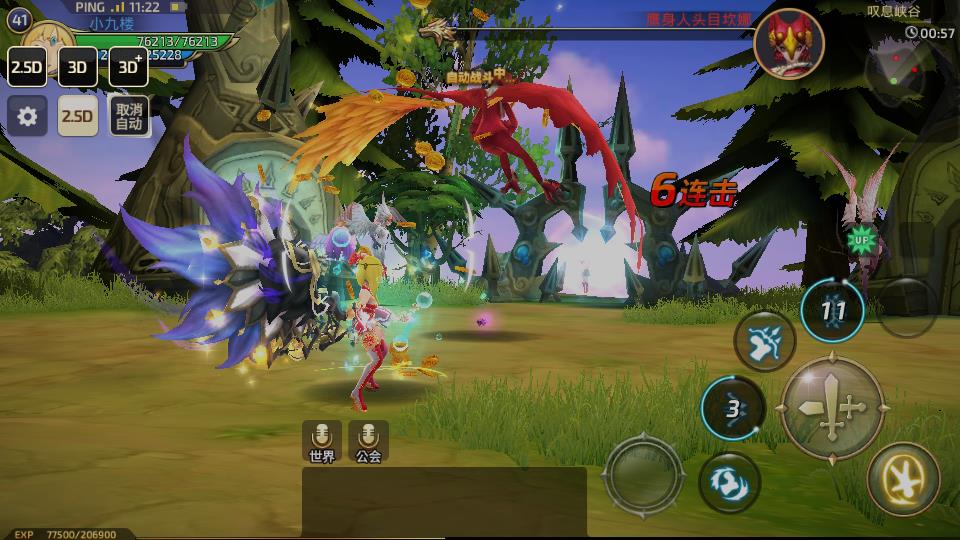
Task: Select the red bird boss portrait
Action: tap(789, 43)
